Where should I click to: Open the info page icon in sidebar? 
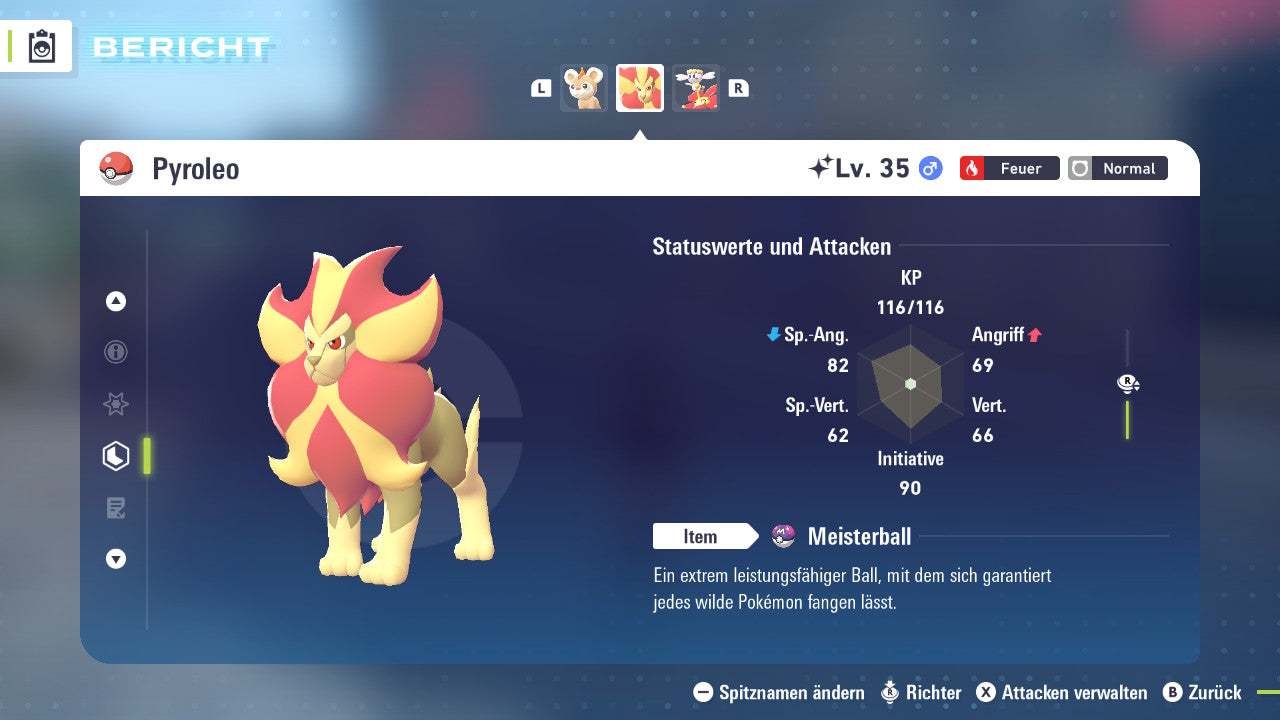[x=115, y=352]
